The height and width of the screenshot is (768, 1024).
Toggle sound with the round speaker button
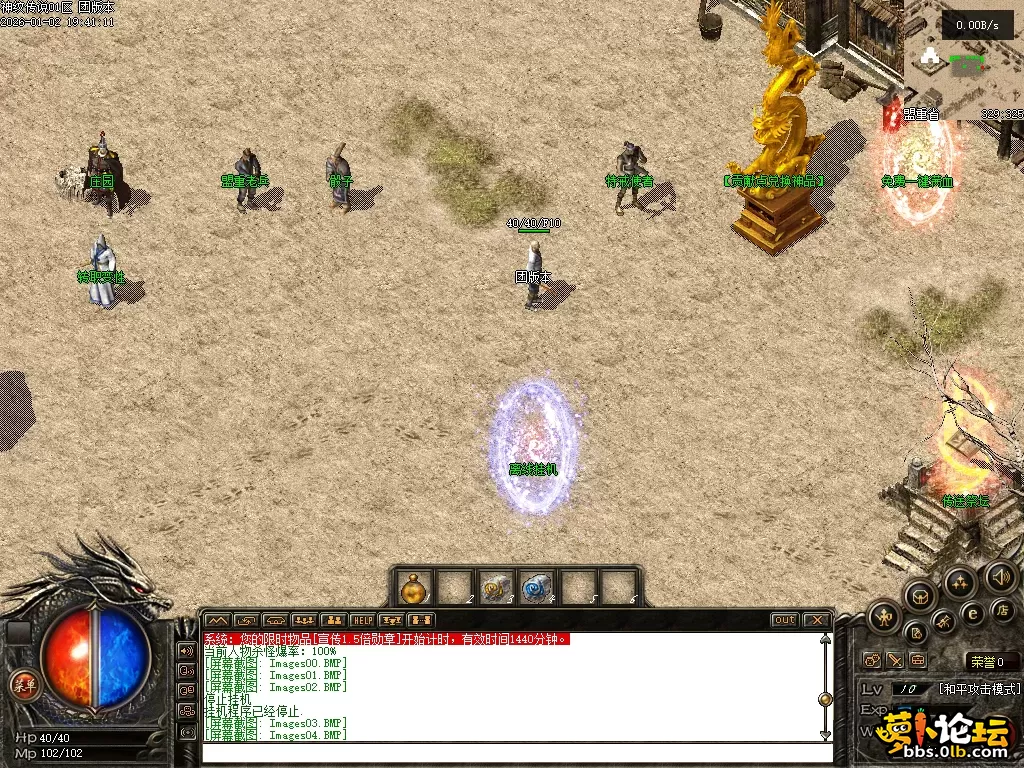click(1001, 576)
